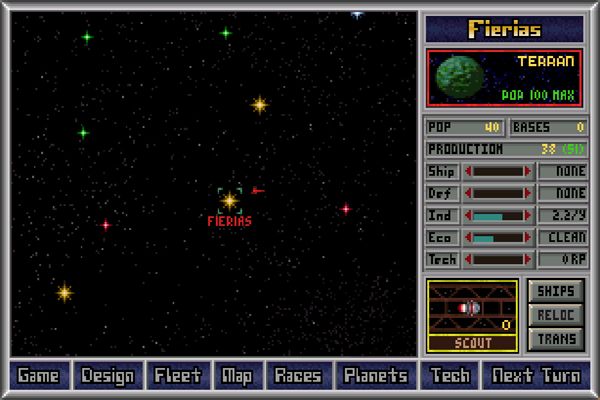Choose the RELOC button
Viewport: 600px width, 400px height.
coord(555,314)
